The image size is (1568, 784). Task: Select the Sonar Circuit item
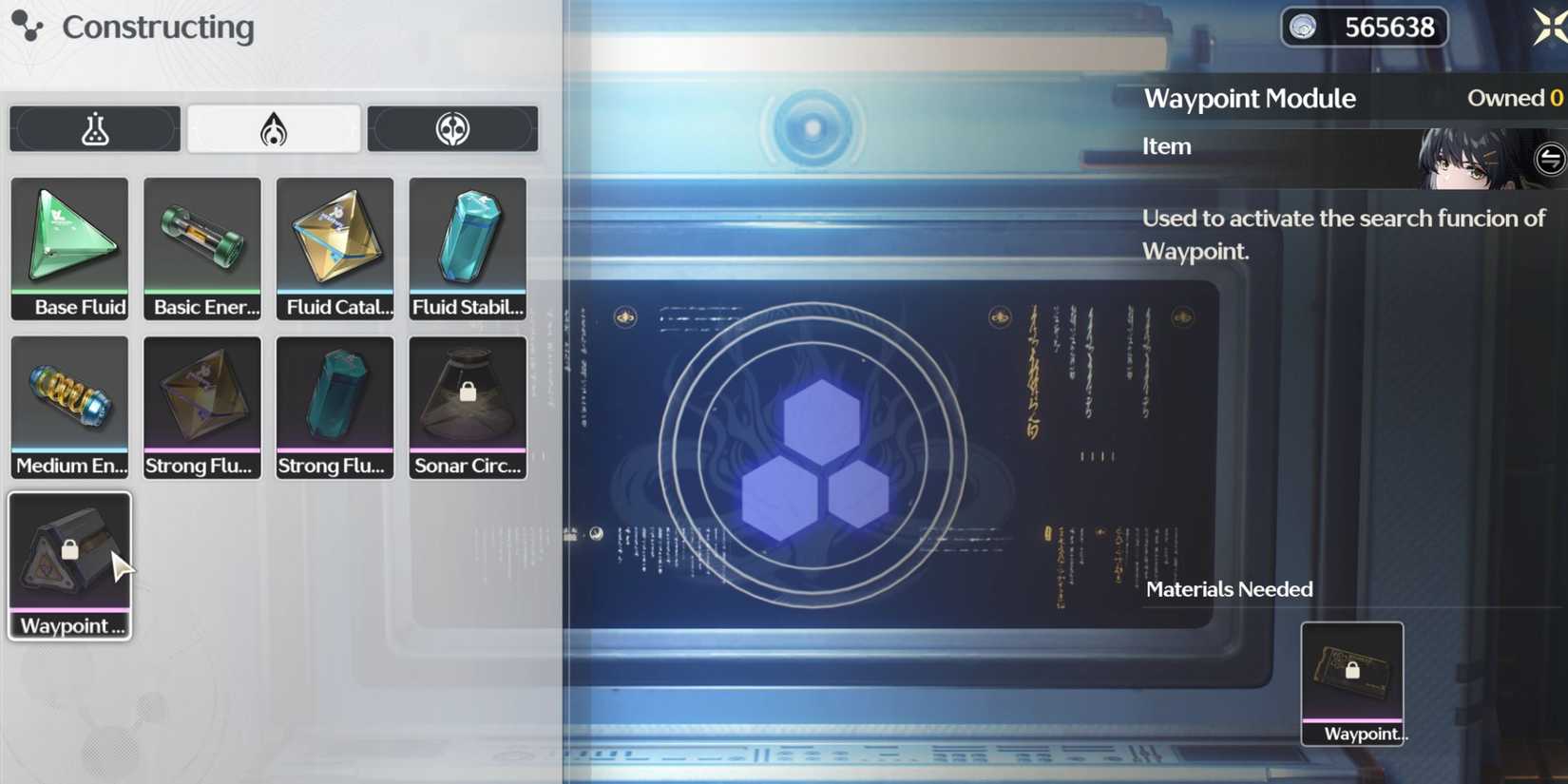[467, 407]
